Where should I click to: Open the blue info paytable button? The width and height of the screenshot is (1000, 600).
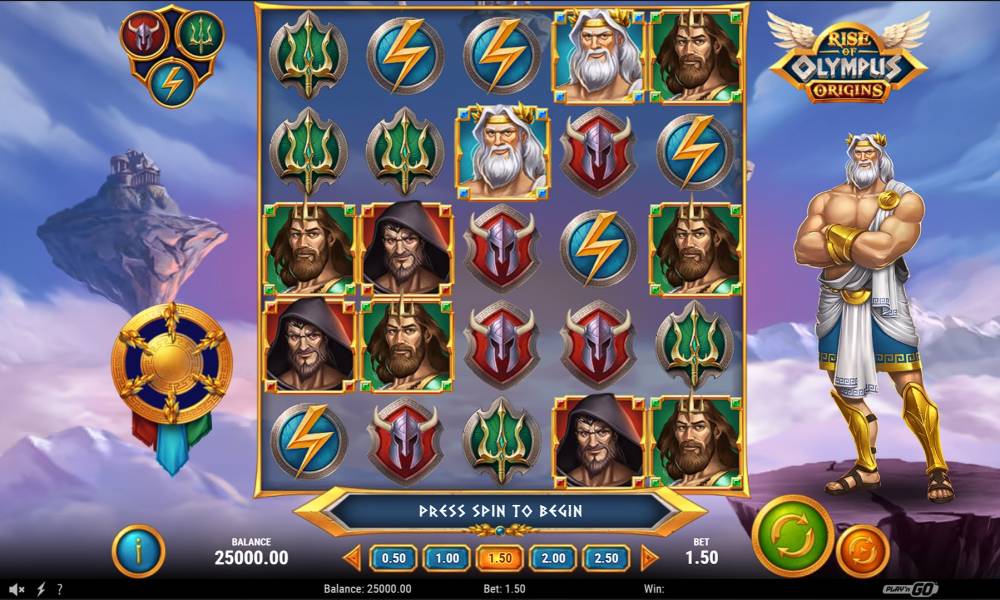(138, 551)
